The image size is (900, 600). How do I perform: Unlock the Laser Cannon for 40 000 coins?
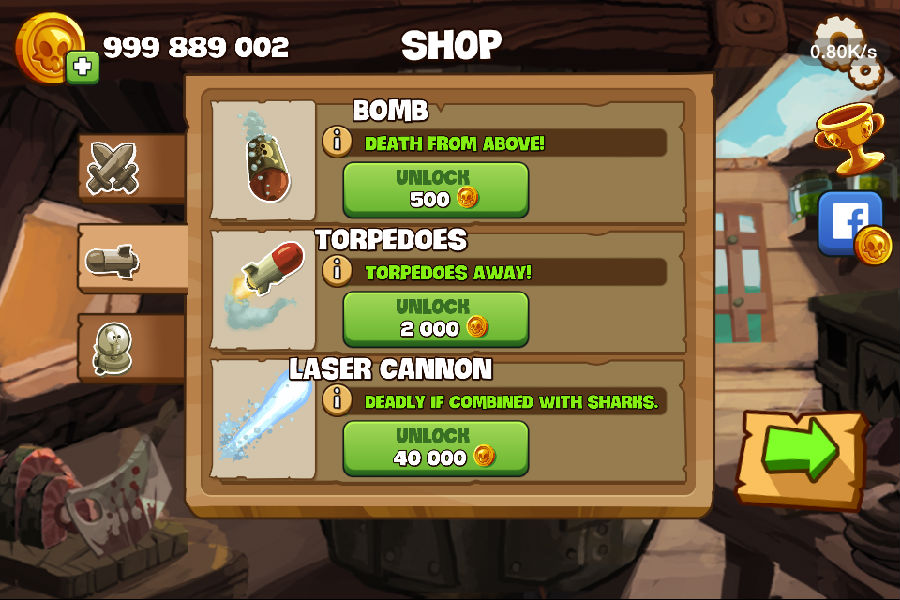[x=435, y=447]
